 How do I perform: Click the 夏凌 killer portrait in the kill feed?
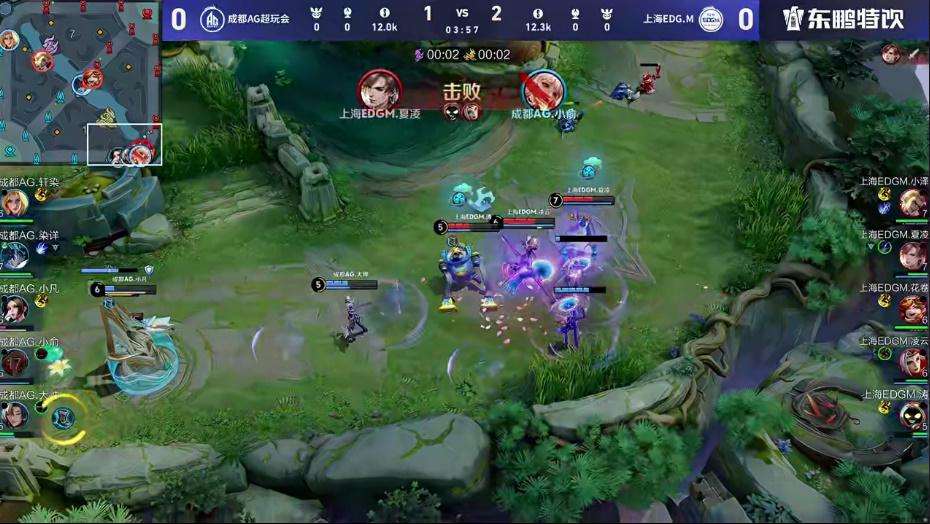[x=380, y=90]
